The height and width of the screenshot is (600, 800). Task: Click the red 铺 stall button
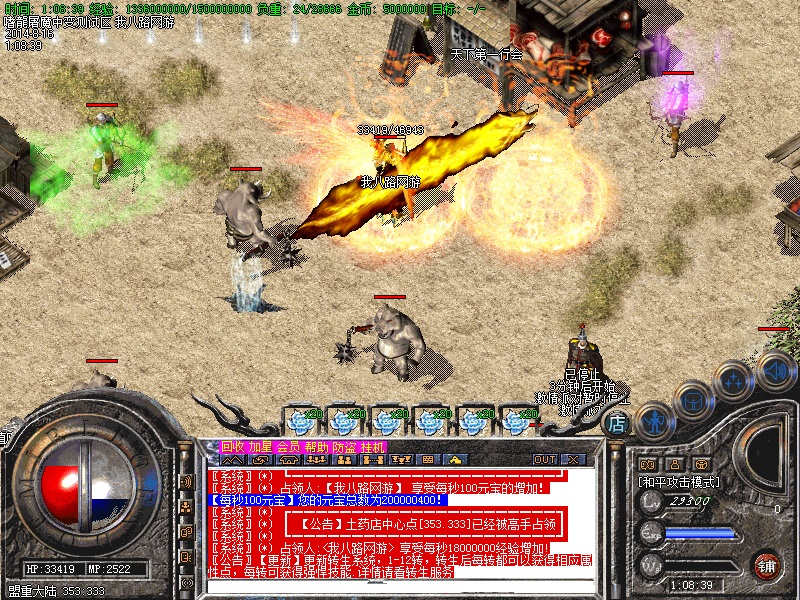pyautogui.click(x=767, y=564)
